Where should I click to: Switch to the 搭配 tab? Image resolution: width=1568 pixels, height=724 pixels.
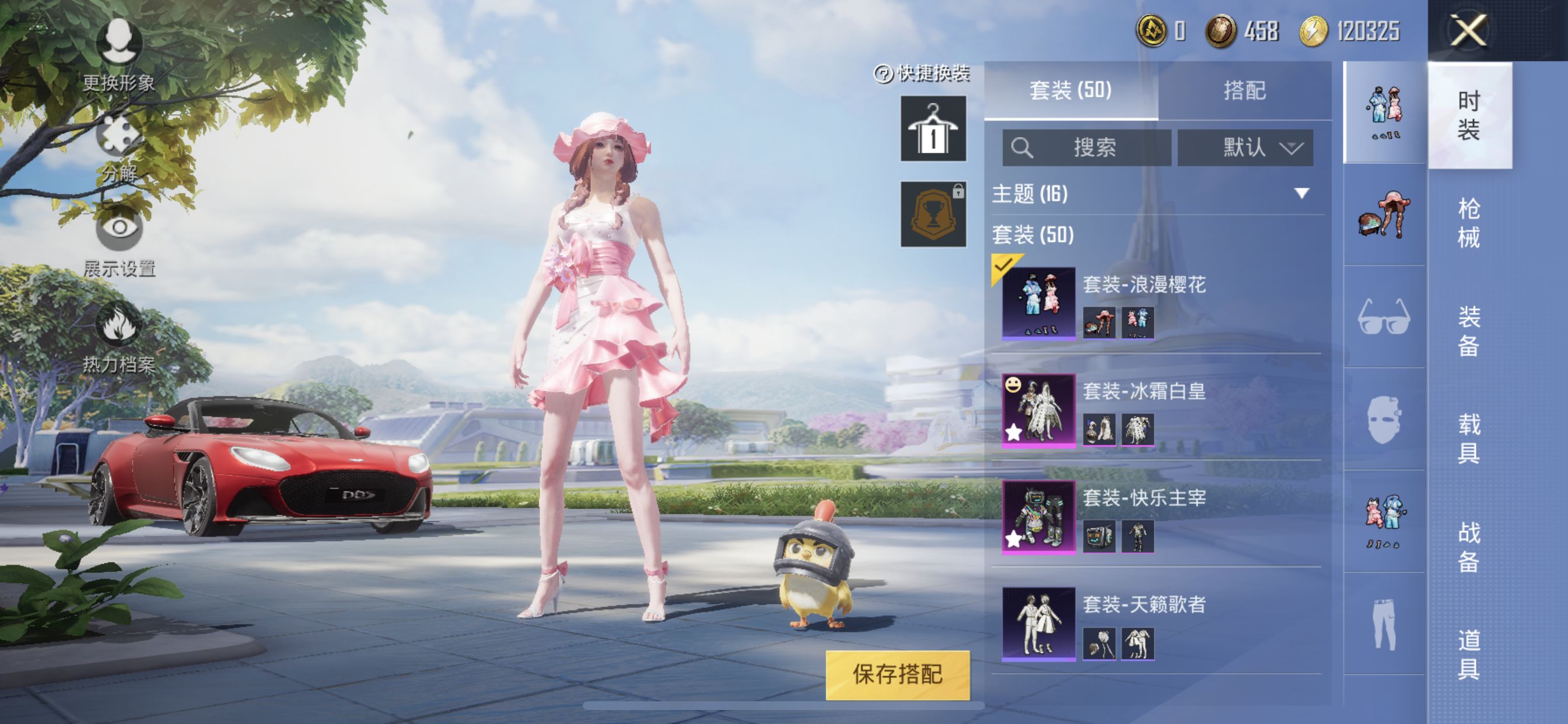[x=1244, y=91]
